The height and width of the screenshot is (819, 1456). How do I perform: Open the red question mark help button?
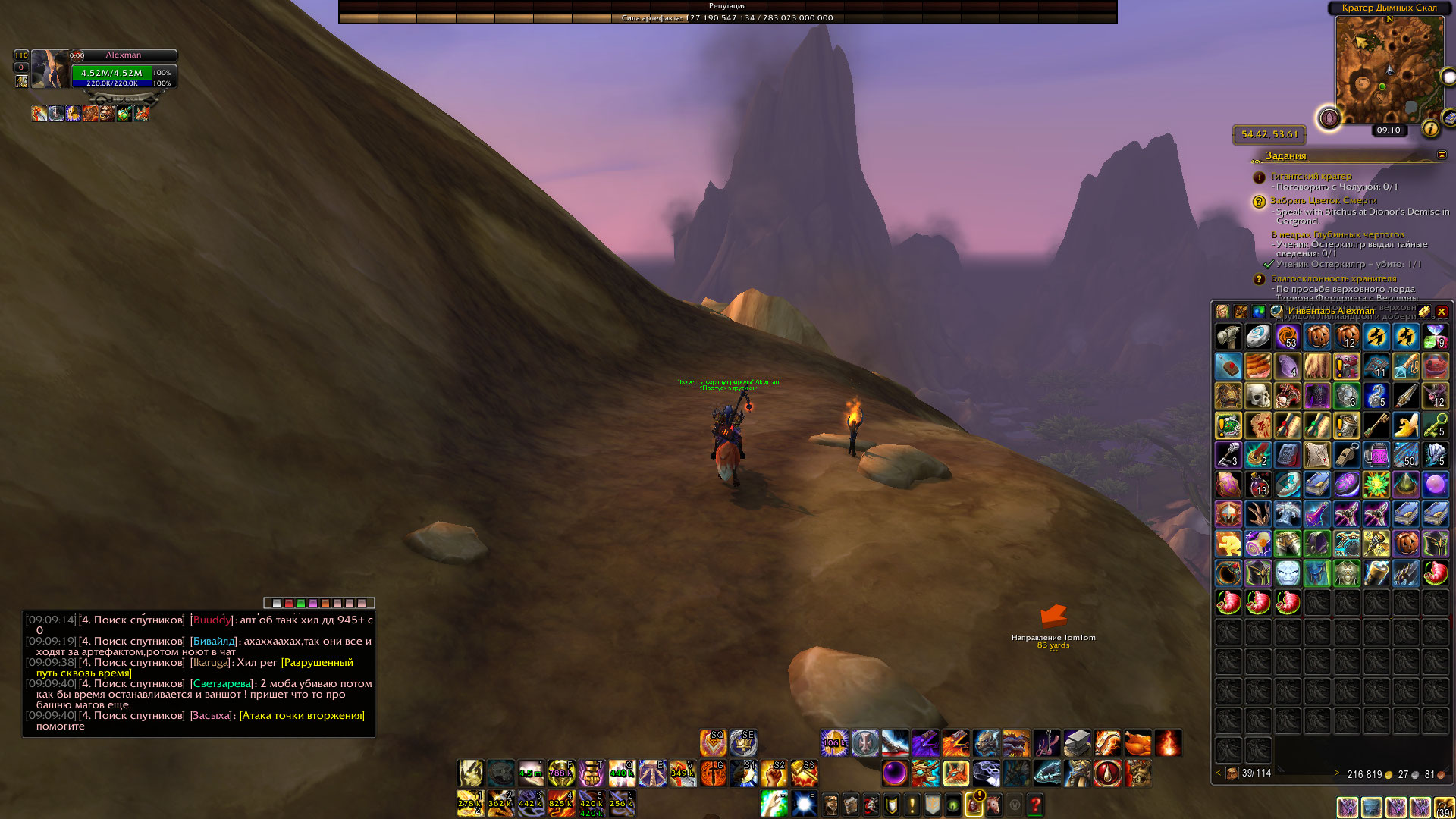pyautogui.click(x=1035, y=804)
